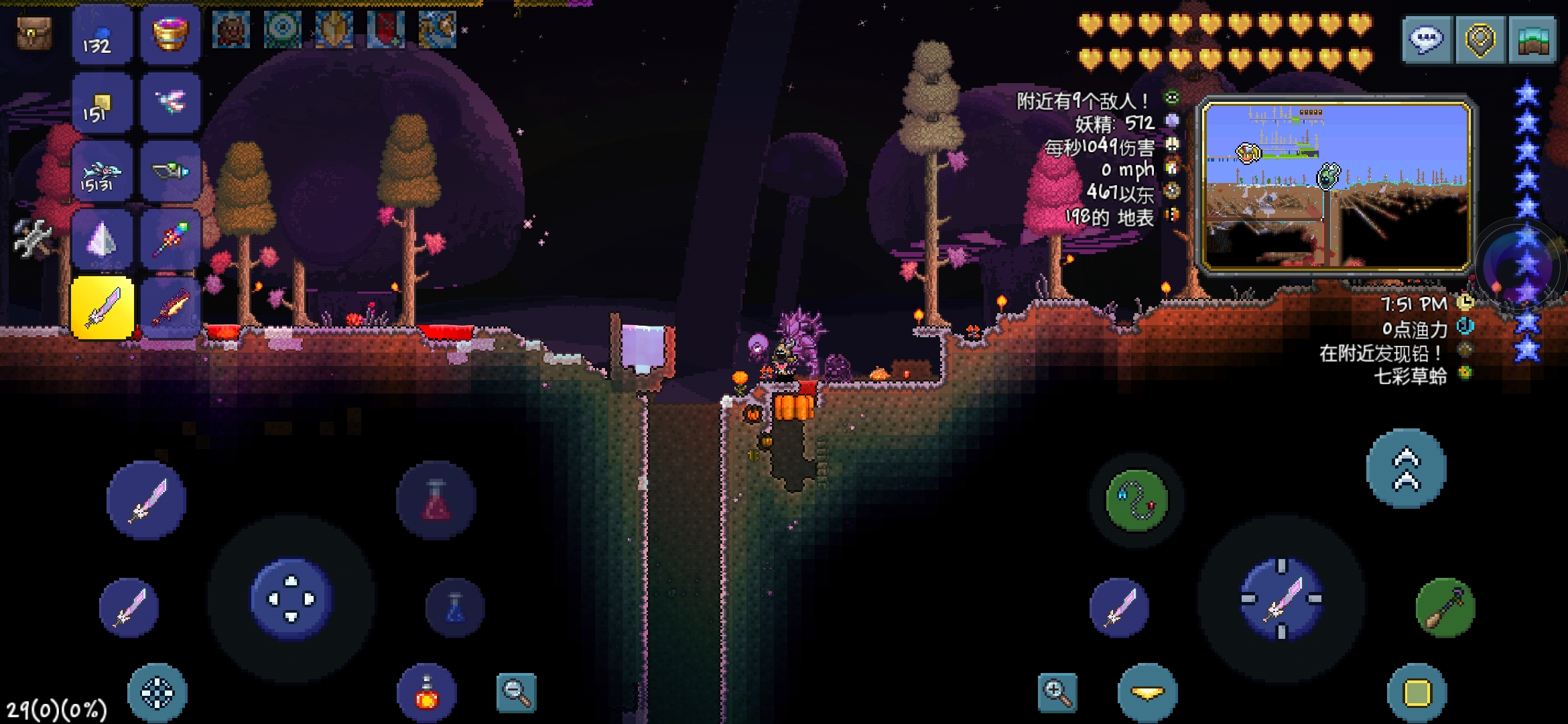
Task: Zoom out with the minus magnifier
Action: 517,692
